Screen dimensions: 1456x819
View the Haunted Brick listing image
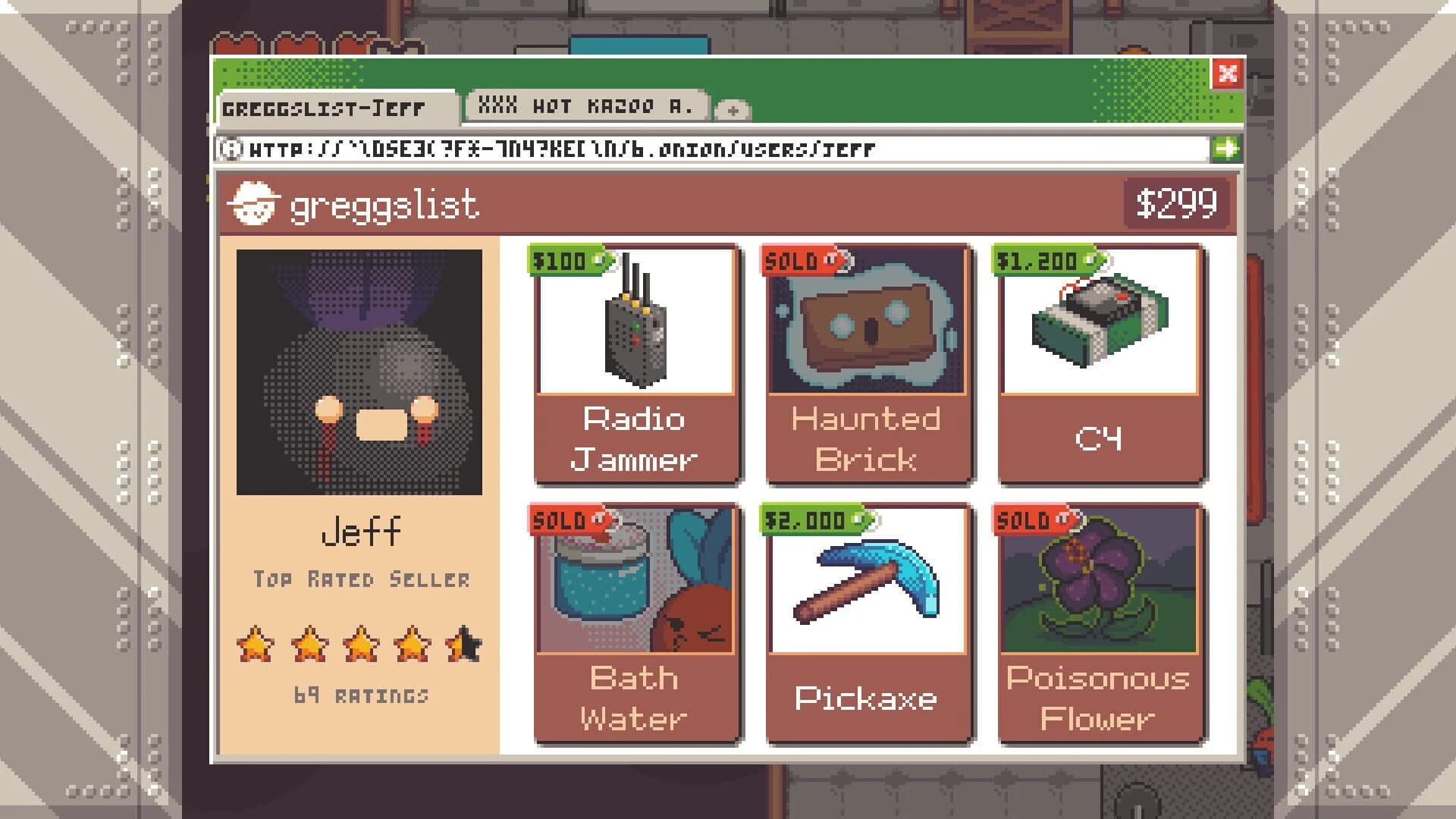coord(868,326)
